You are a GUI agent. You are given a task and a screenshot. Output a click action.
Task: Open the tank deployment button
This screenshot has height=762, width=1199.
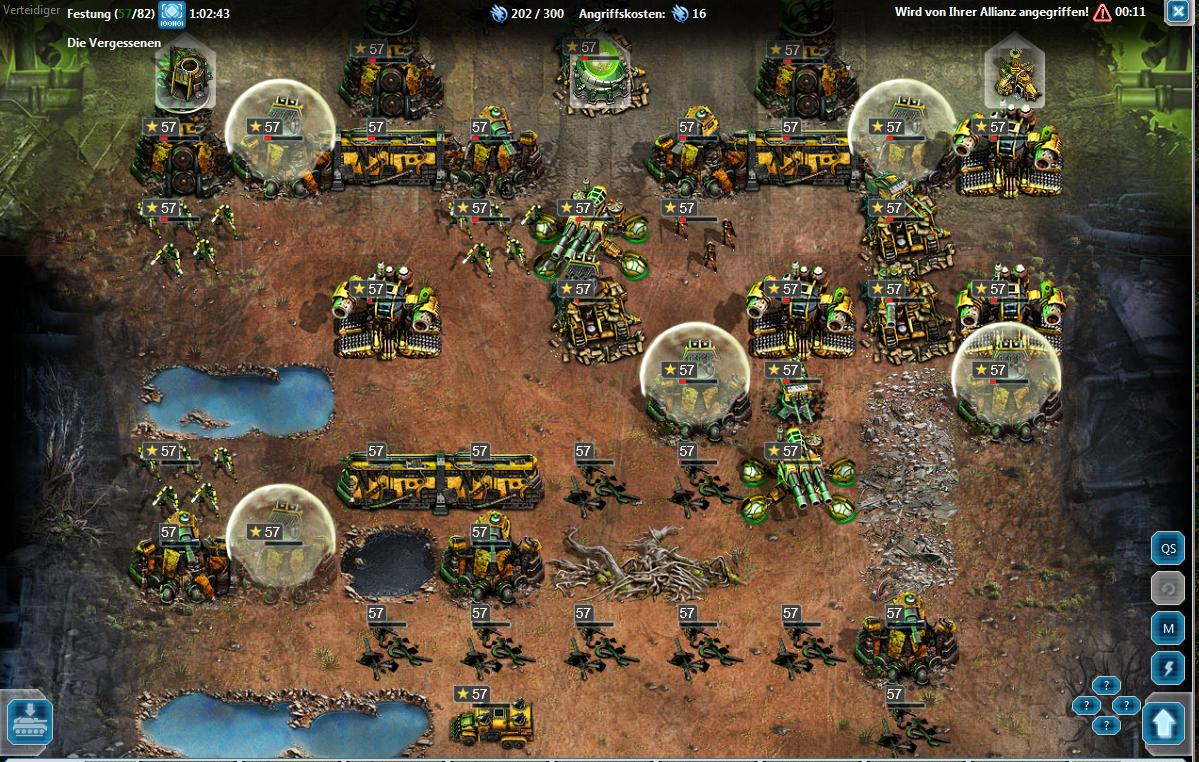(x=29, y=721)
